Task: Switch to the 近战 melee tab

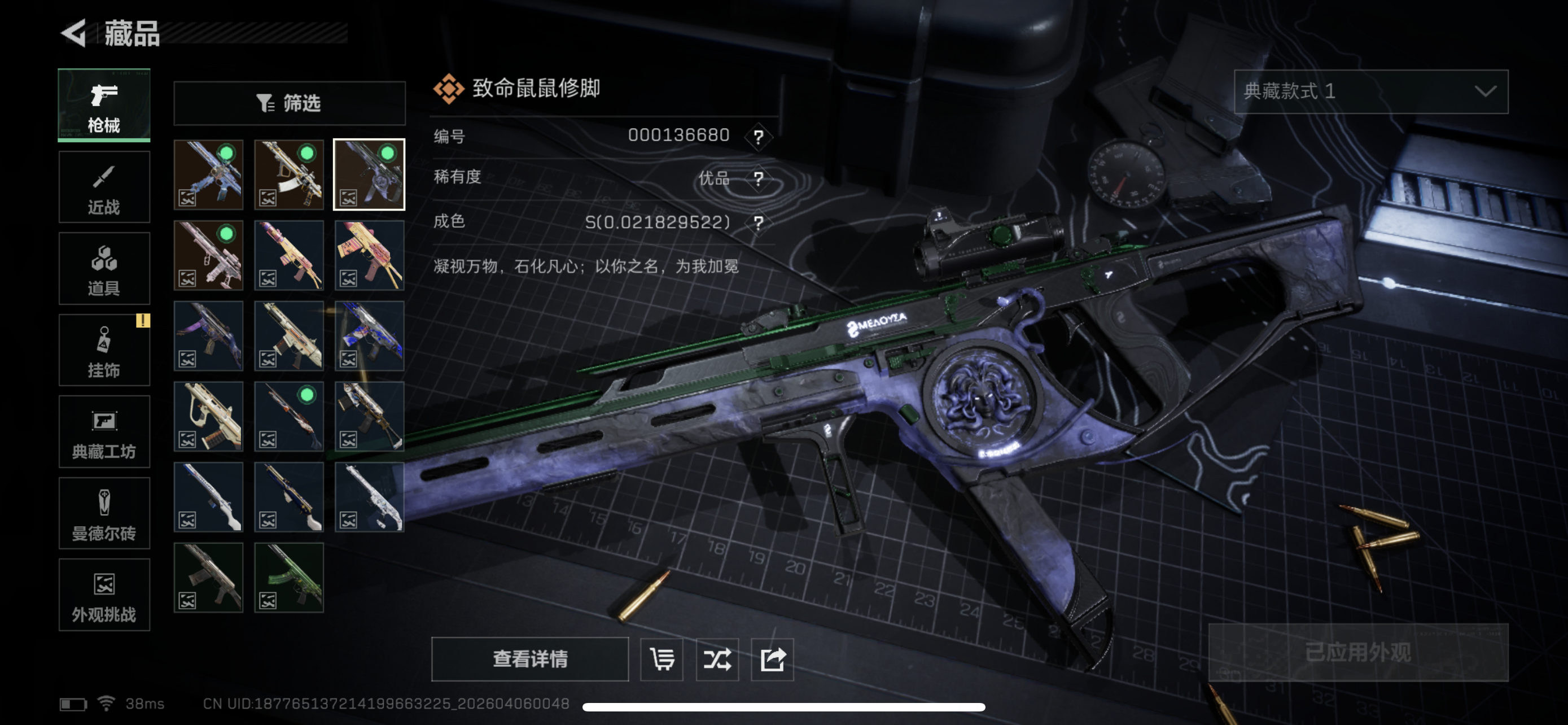Action: tap(104, 187)
